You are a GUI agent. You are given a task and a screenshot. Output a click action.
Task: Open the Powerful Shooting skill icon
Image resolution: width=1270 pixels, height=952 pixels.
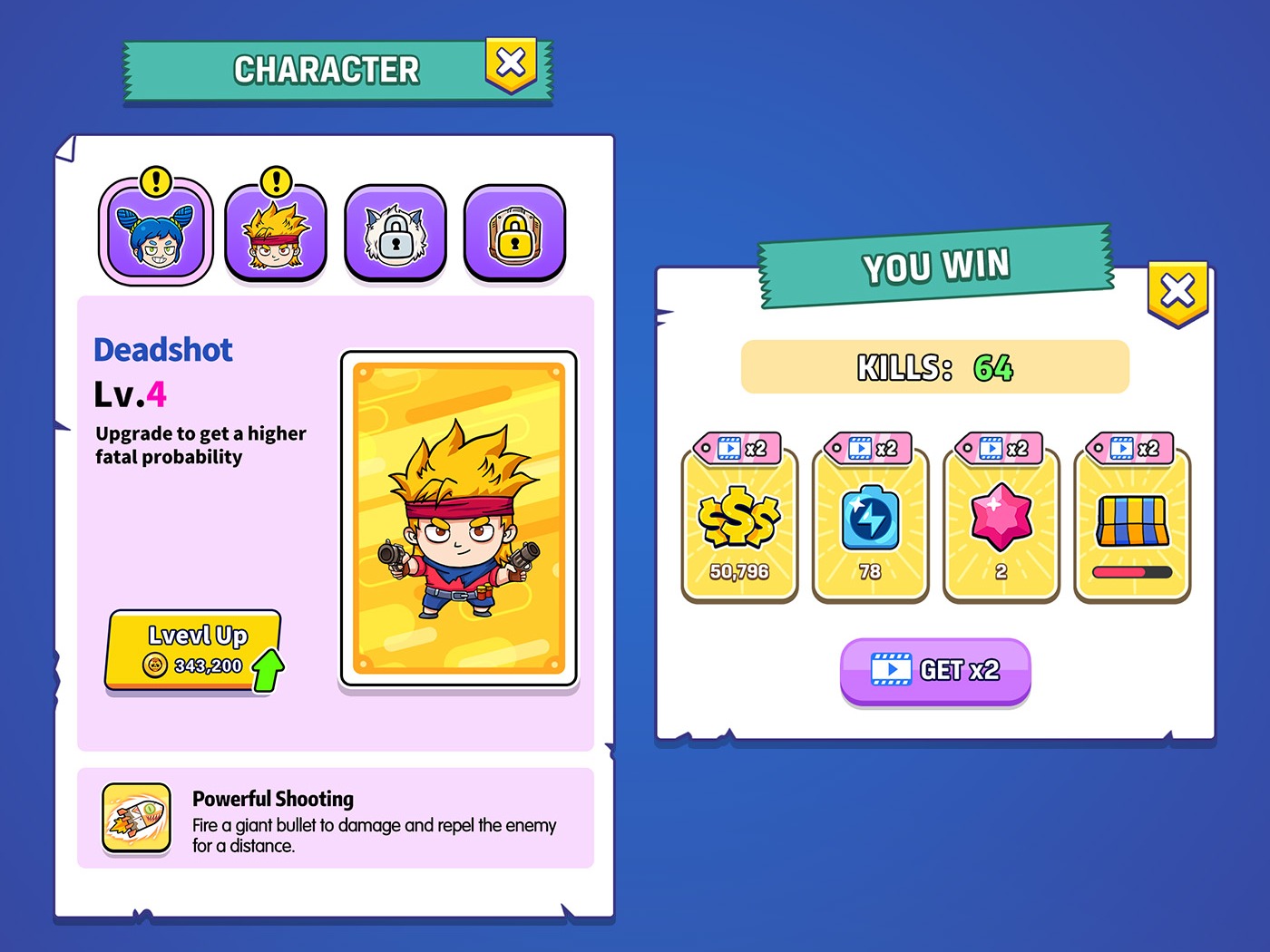136,818
